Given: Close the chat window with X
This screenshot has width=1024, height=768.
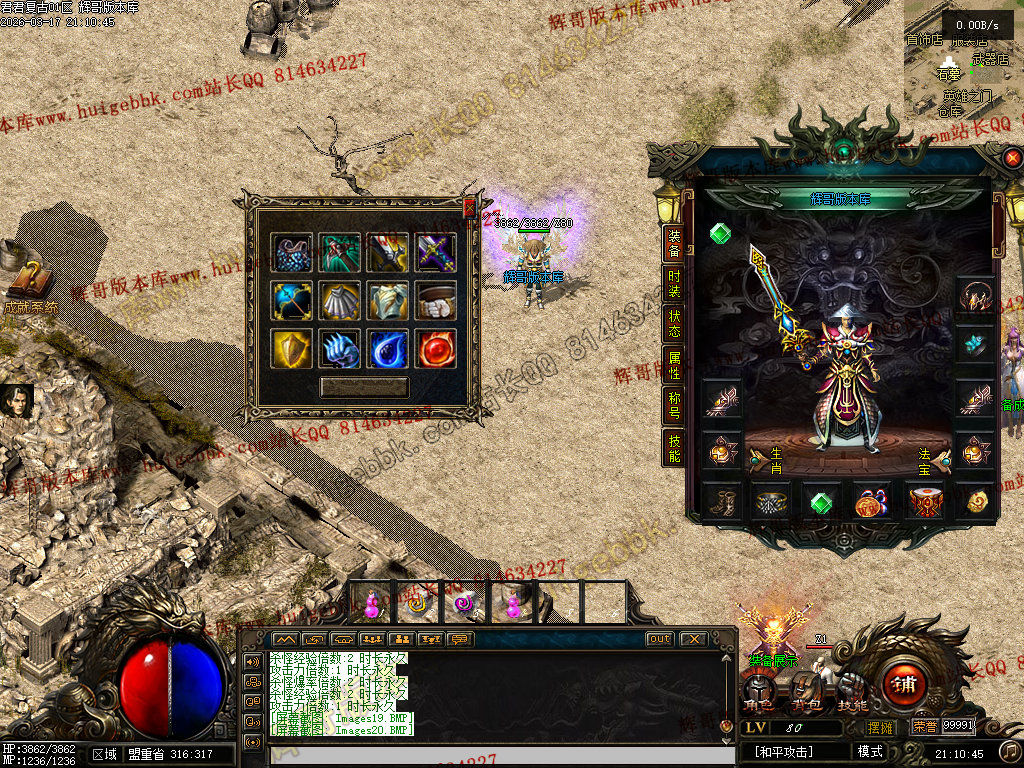Looking at the screenshot, I should [693, 639].
